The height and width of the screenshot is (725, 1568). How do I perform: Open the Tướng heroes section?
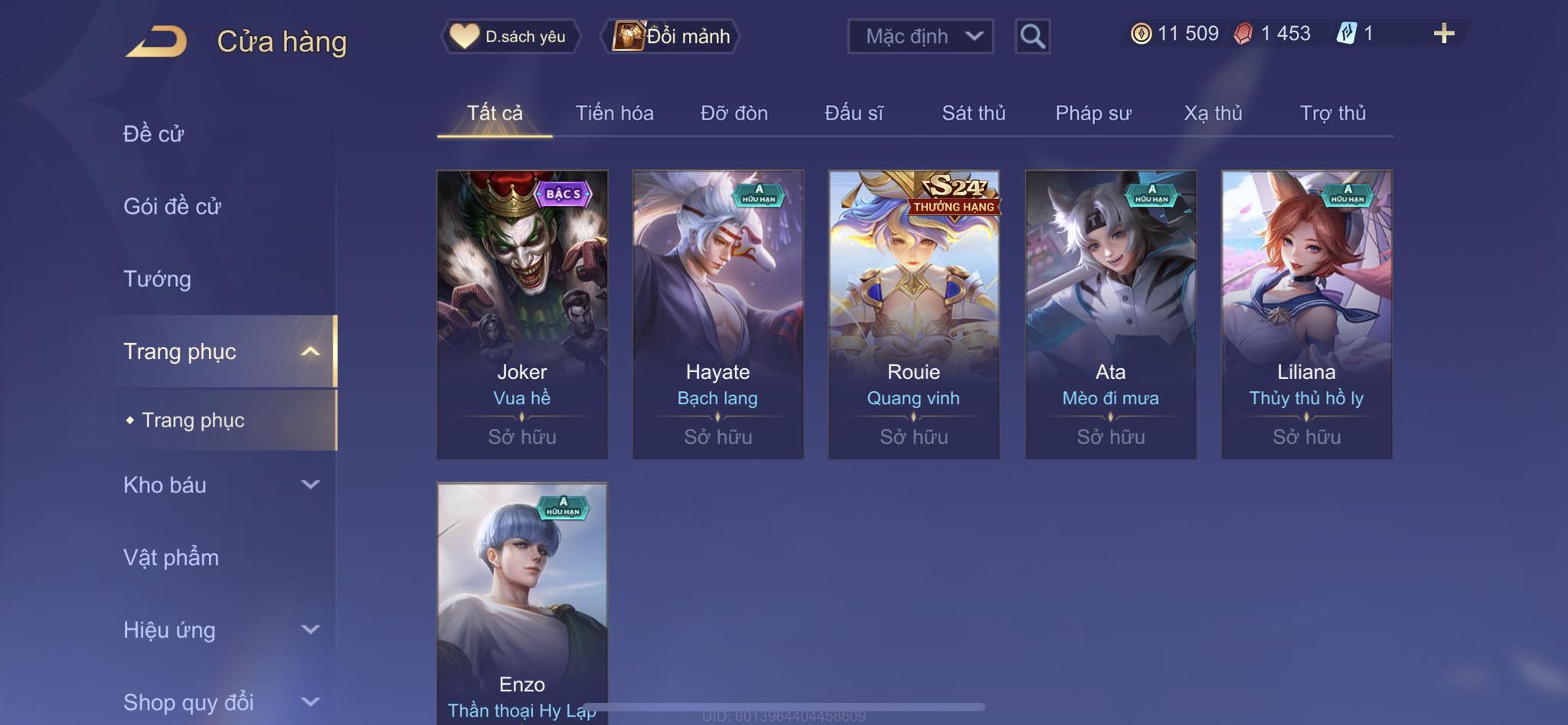coord(157,279)
